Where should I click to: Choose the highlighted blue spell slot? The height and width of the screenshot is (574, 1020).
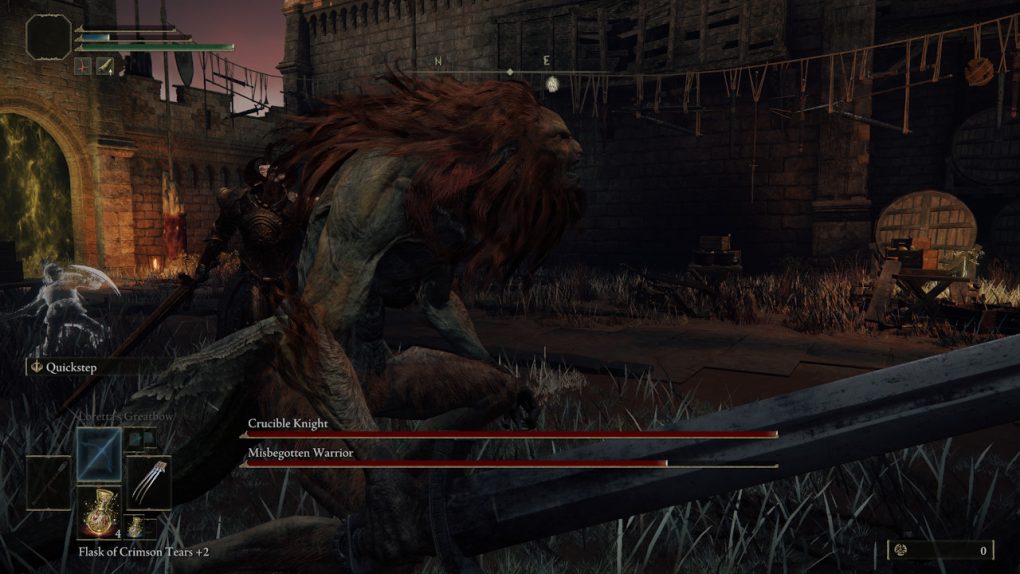pyautogui.click(x=99, y=454)
